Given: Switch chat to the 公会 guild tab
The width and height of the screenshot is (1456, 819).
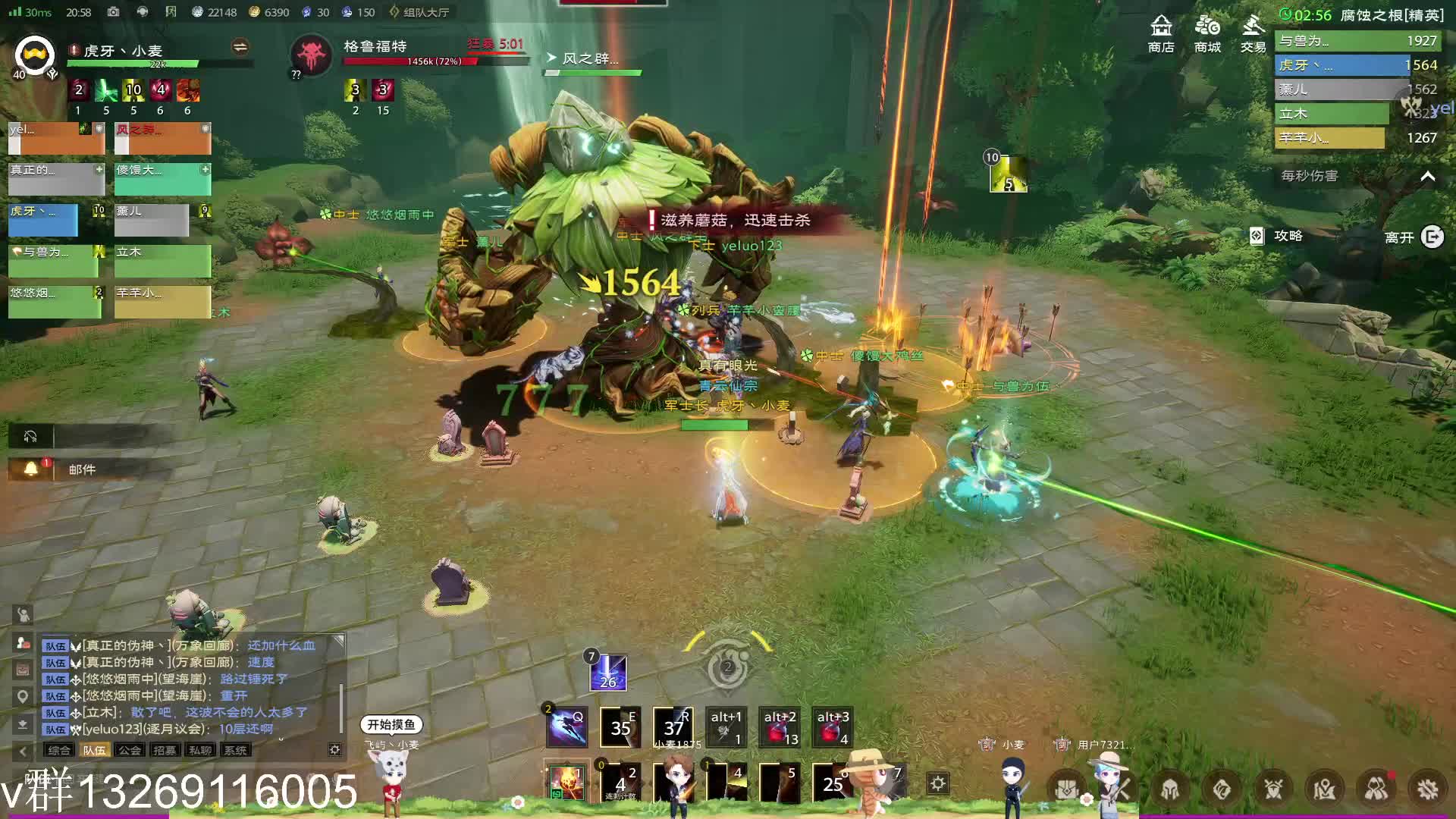Looking at the screenshot, I should pyautogui.click(x=130, y=750).
